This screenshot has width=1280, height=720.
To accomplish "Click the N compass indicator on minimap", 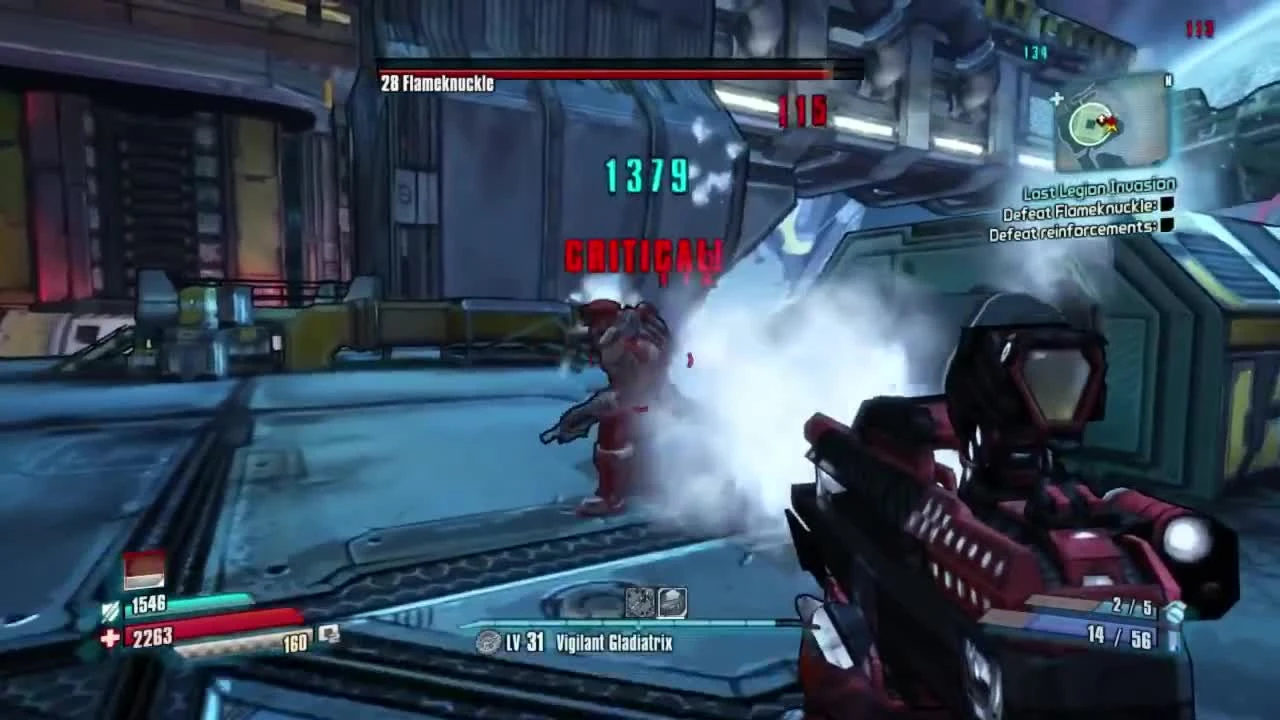I will point(1168,80).
